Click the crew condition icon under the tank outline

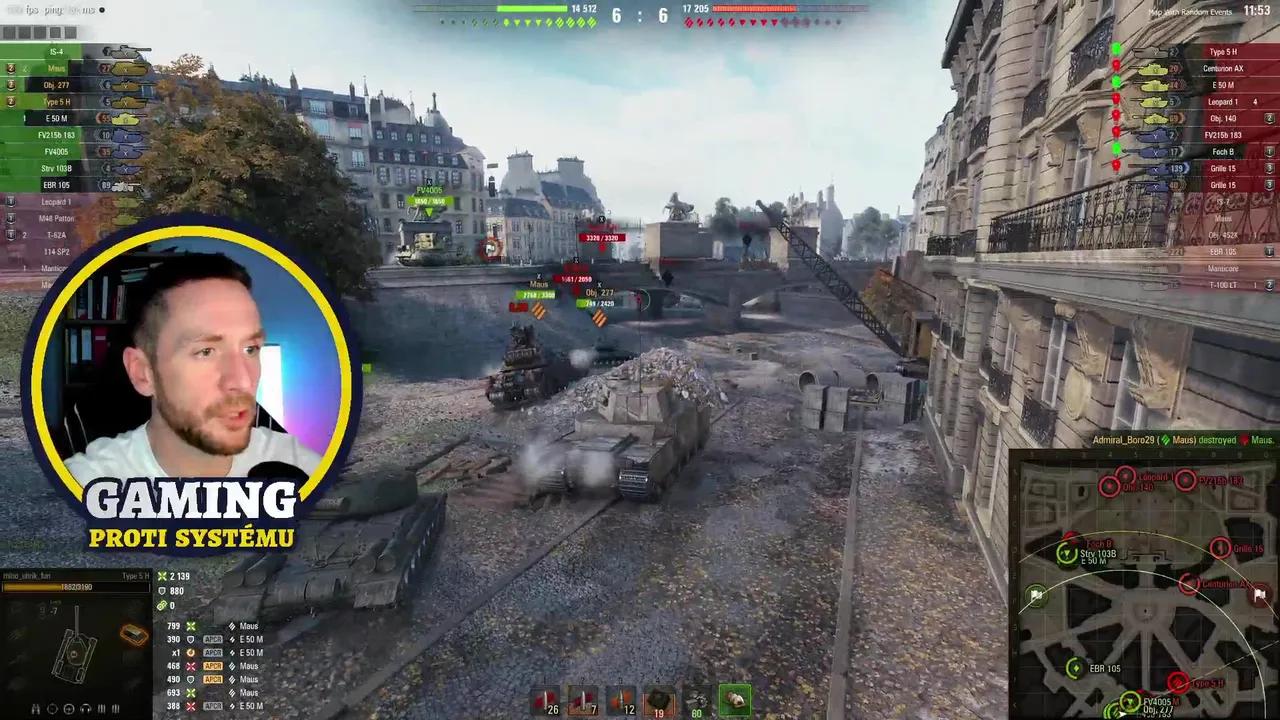(x=36, y=709)
